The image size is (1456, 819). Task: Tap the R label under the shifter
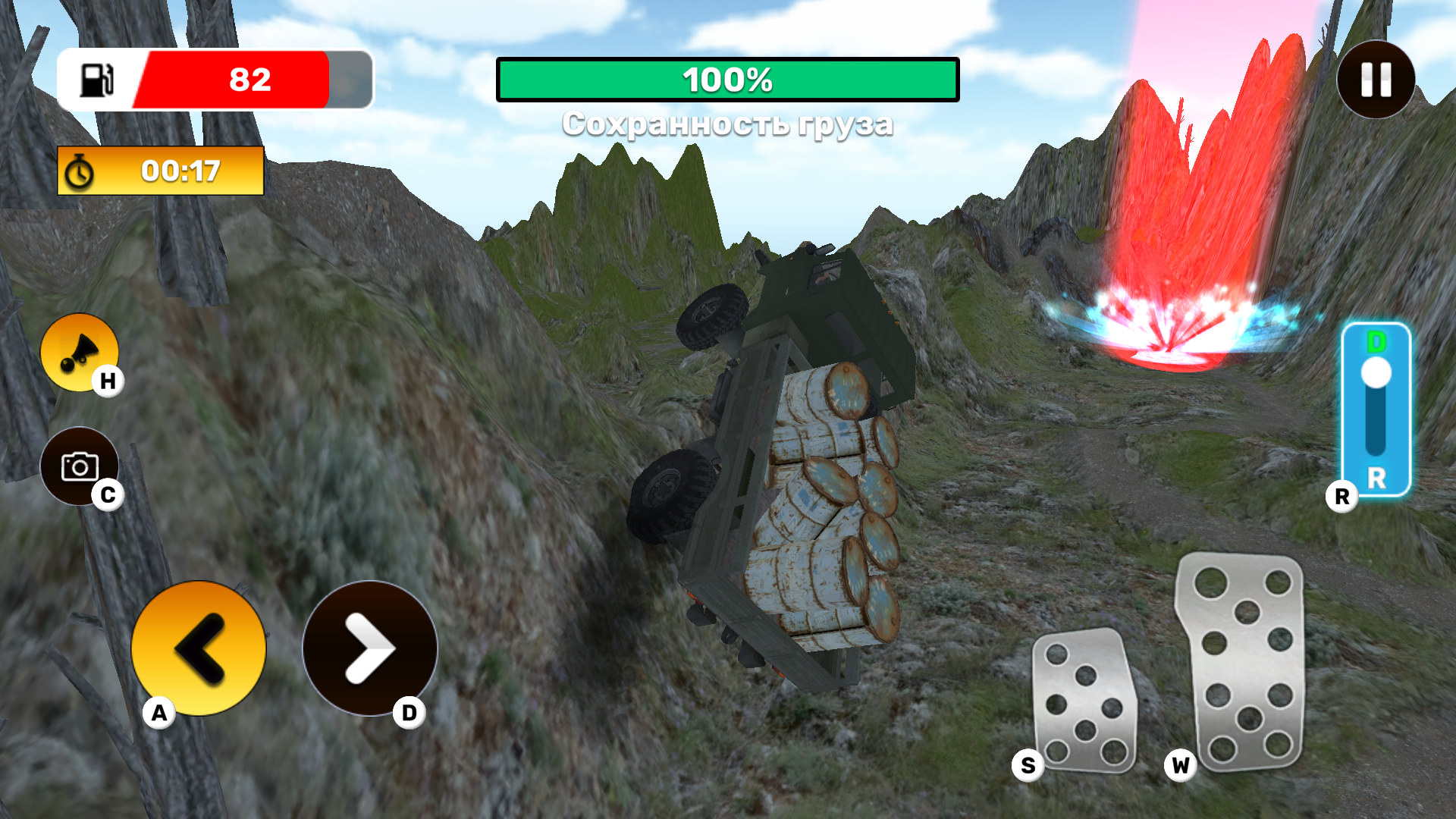pos(1342,497)
